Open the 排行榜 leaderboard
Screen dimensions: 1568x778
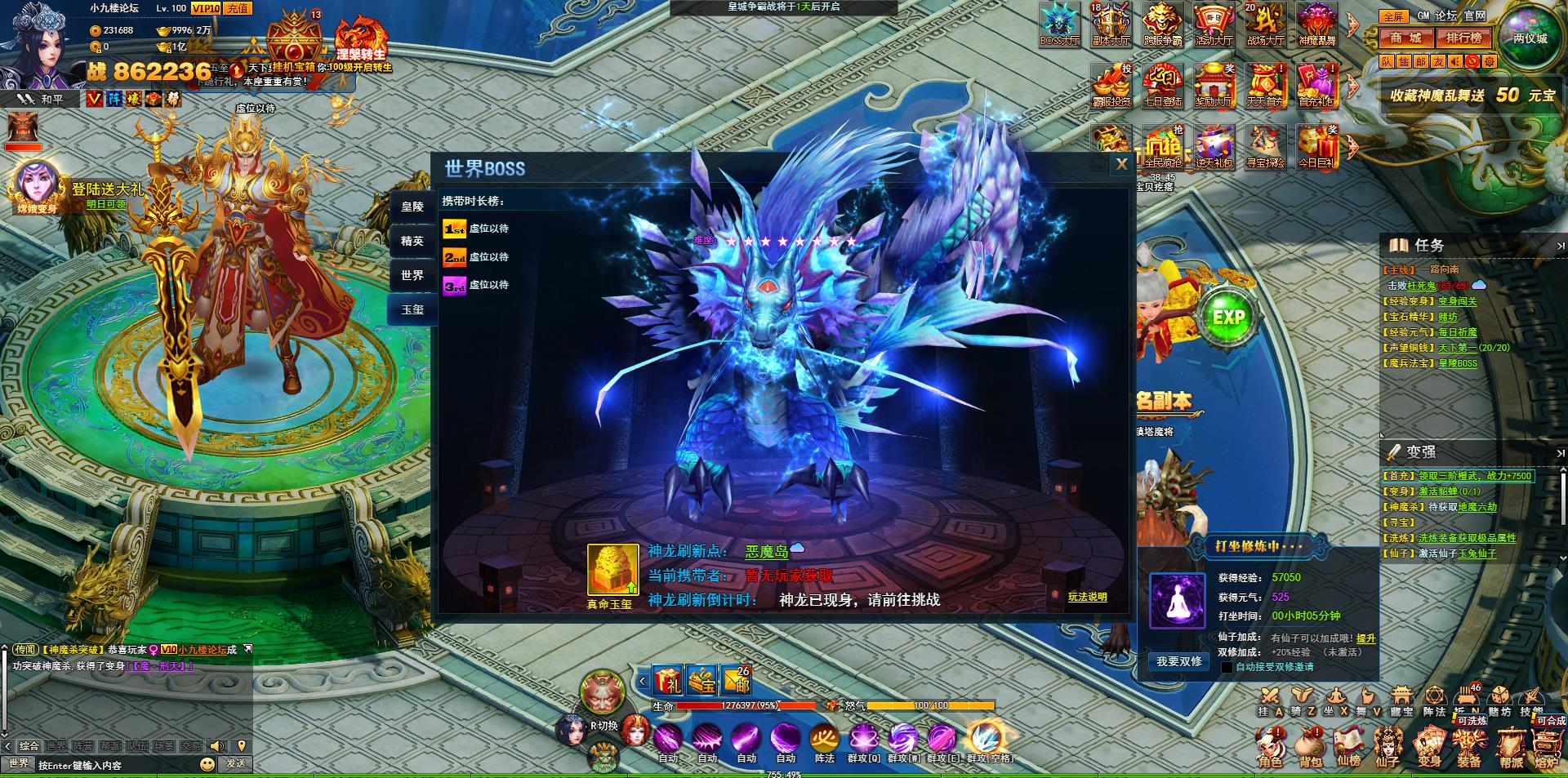point(1463,38)
